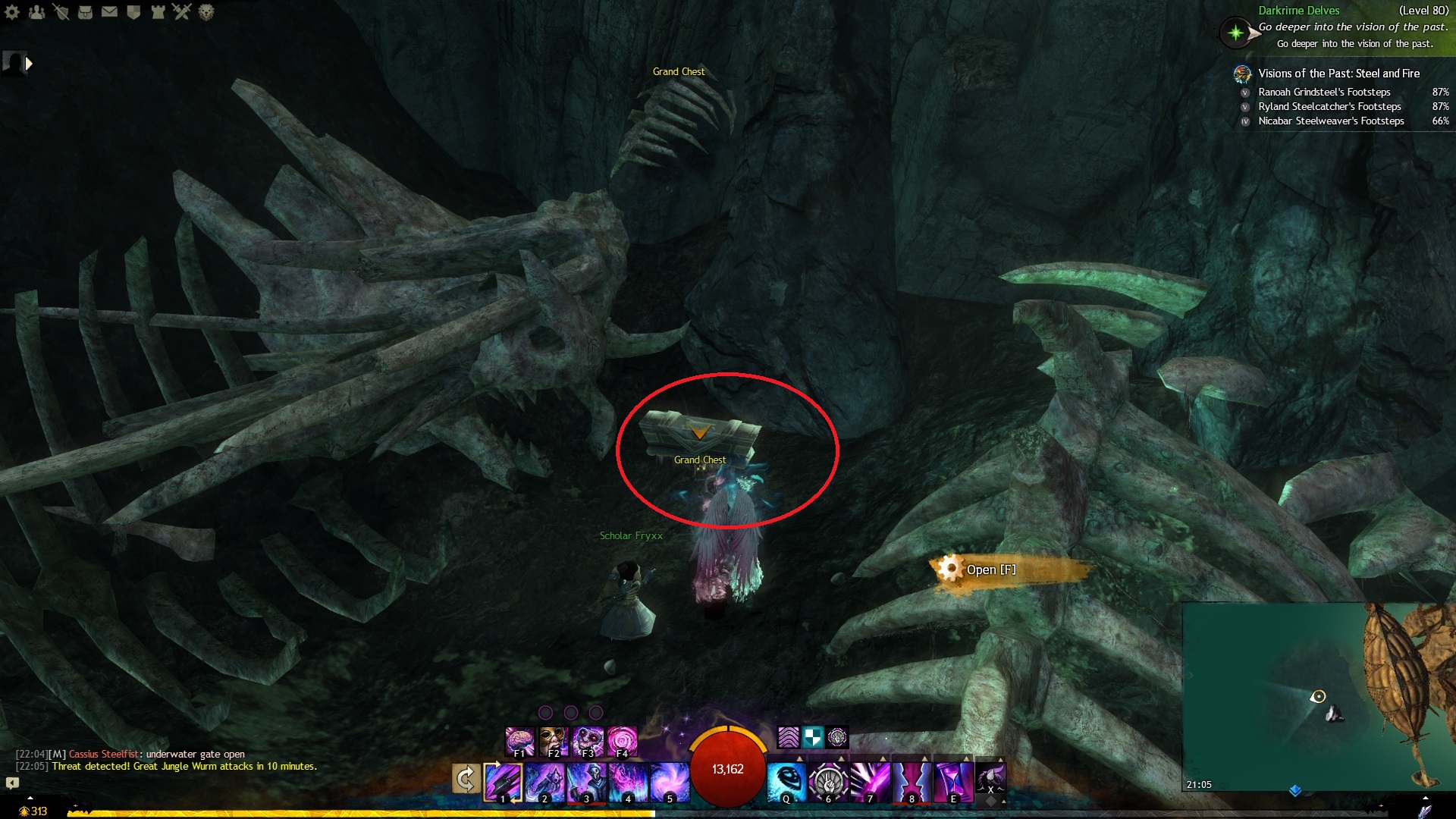The width and height of the screenshot is (1456, 819).
Task: Open the guild shield icon
Action: [x=133, y=12]
